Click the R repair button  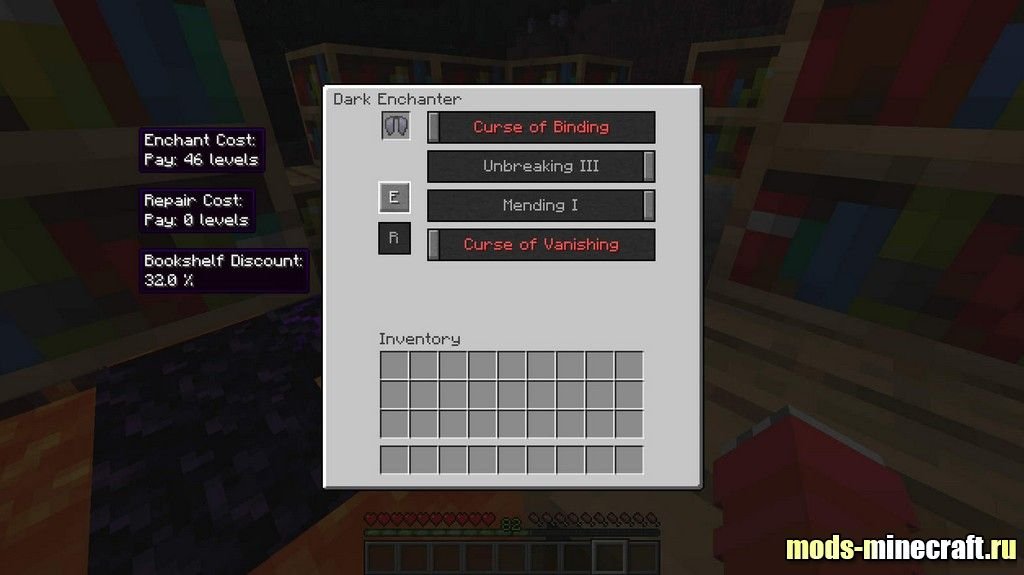pos(394,239)
